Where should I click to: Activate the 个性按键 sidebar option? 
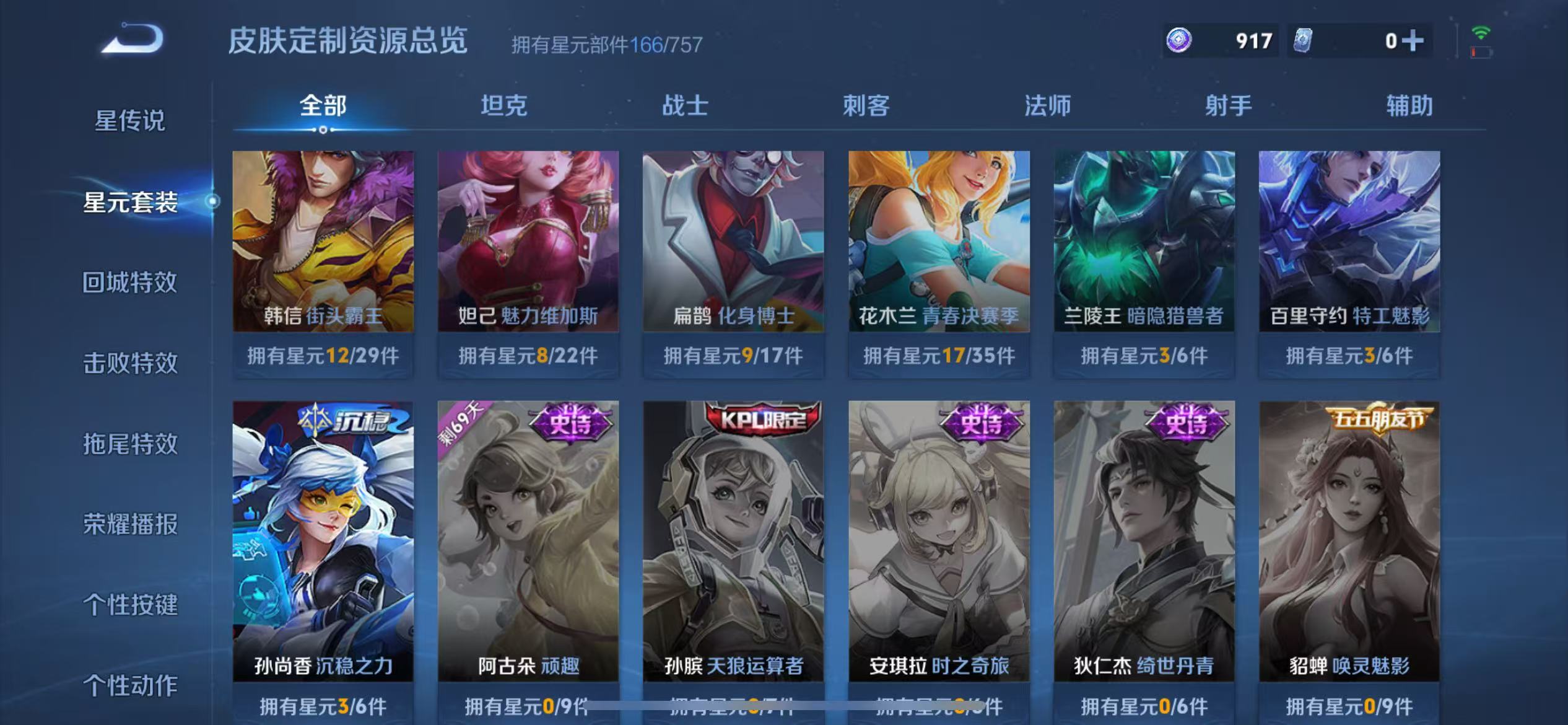click(x=130, y=605)
